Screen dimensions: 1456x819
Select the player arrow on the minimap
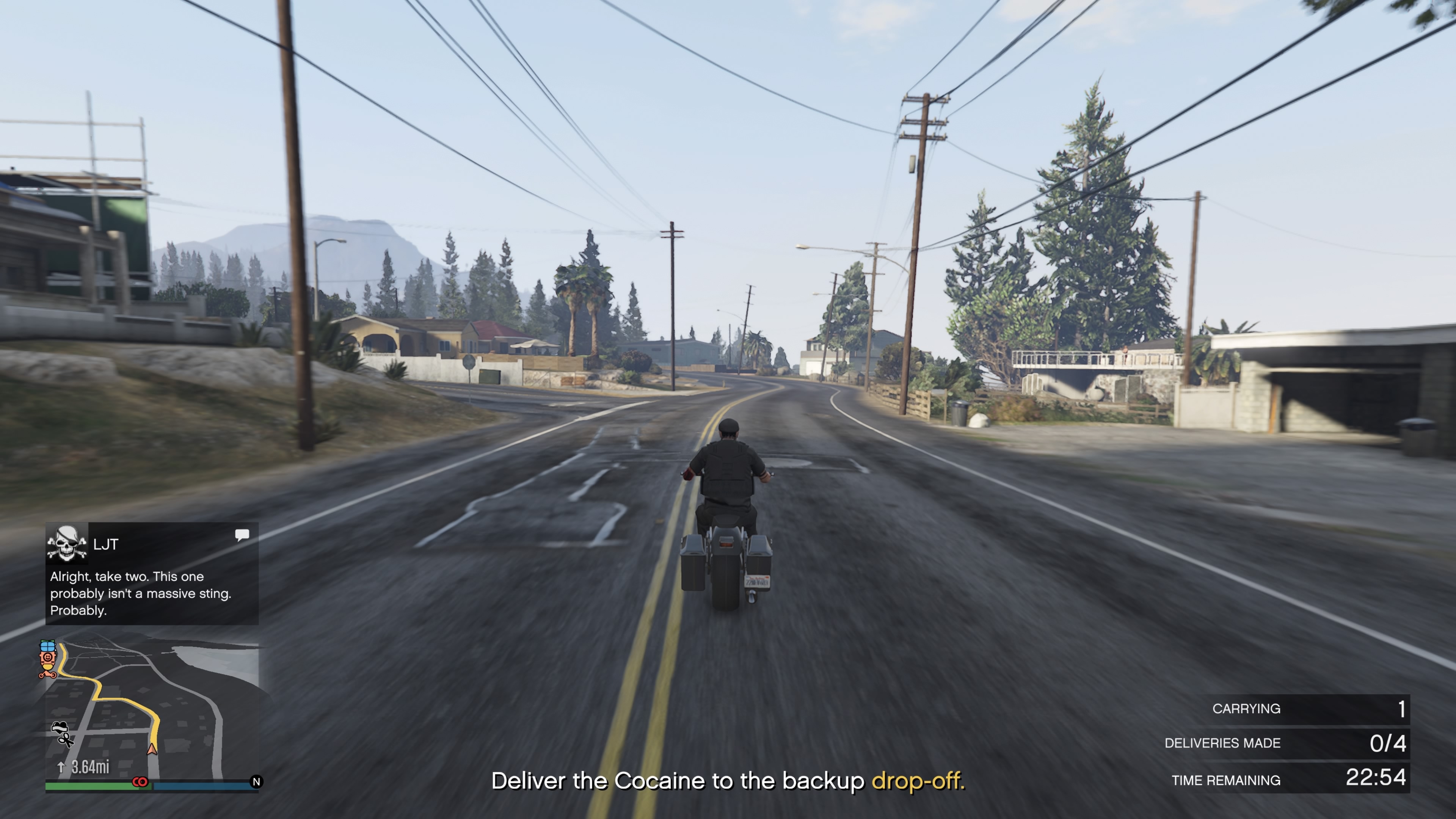coord(152,749)
